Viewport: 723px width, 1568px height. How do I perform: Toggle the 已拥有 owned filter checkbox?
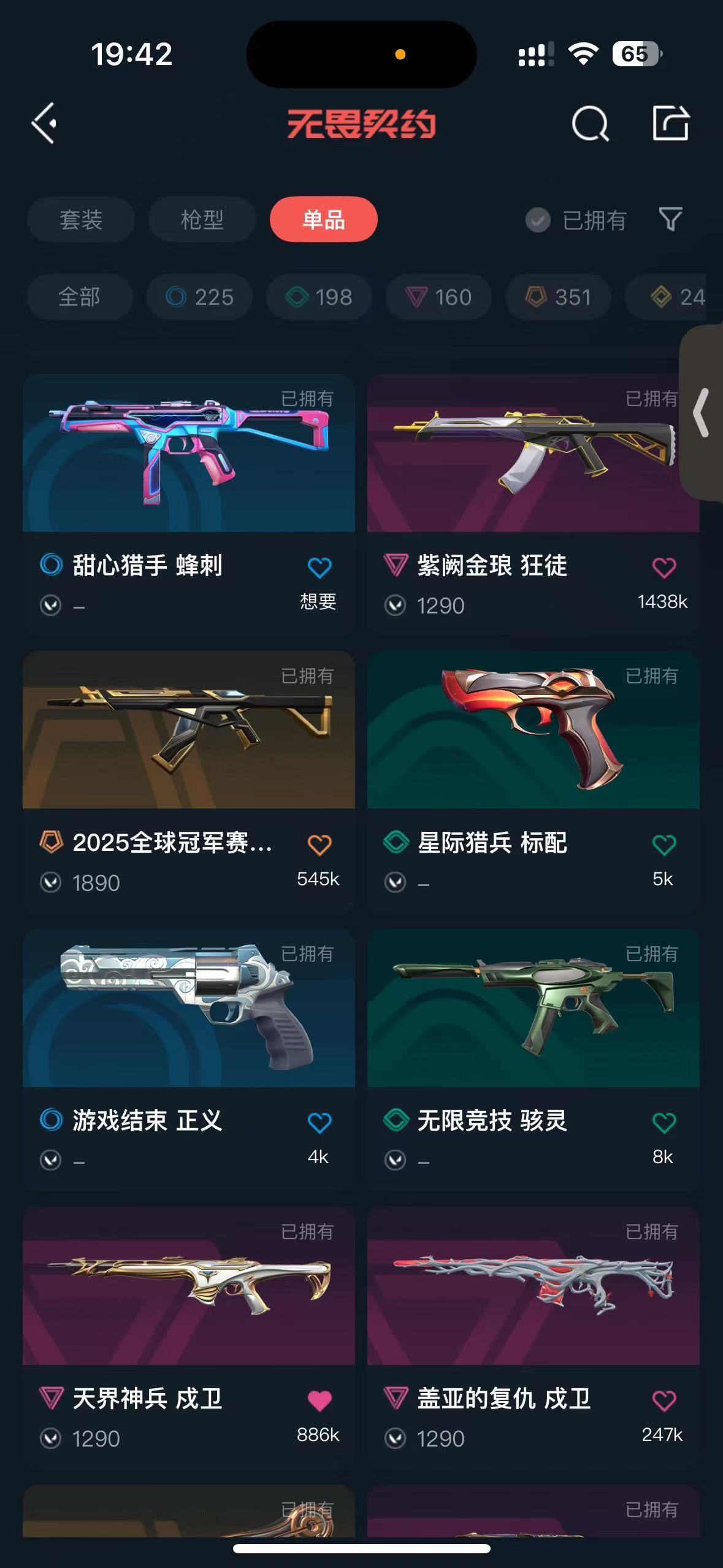(x=538, y=220)
